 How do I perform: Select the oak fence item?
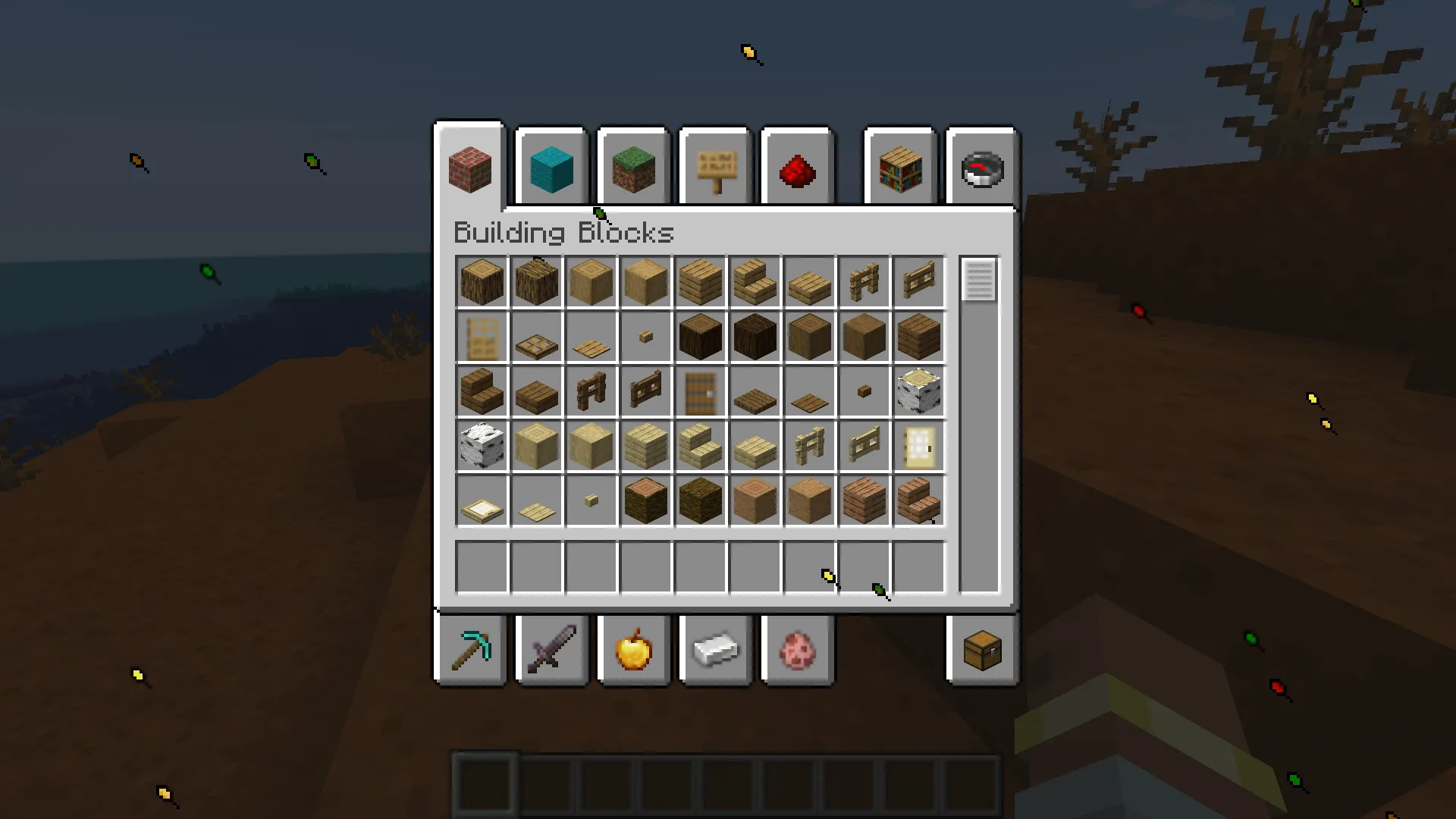[x=864, y=281]
